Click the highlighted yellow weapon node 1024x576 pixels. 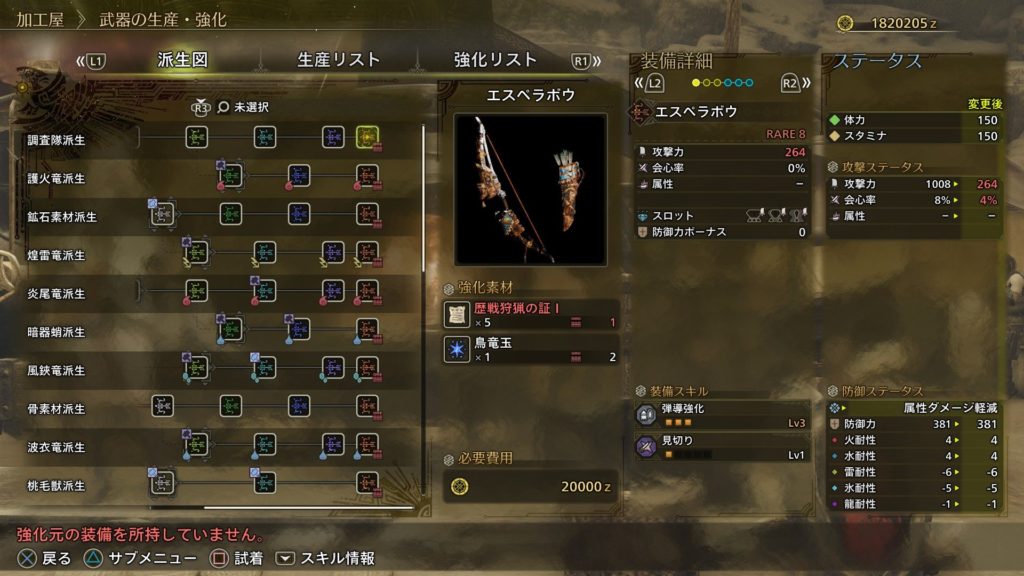(366, 137)
